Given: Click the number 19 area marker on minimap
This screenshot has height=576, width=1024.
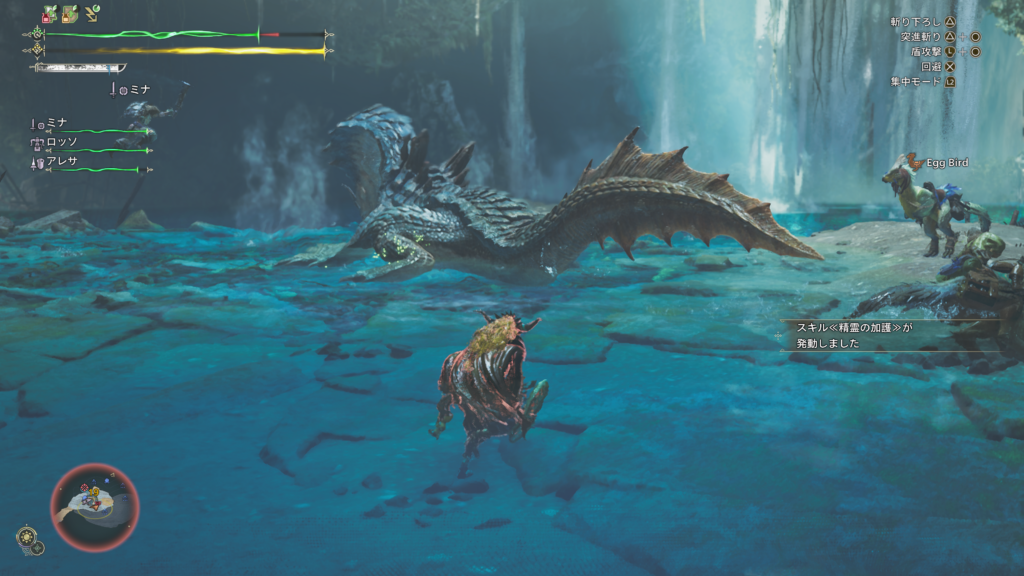Looking at the screenshot, I should point(96,493).
